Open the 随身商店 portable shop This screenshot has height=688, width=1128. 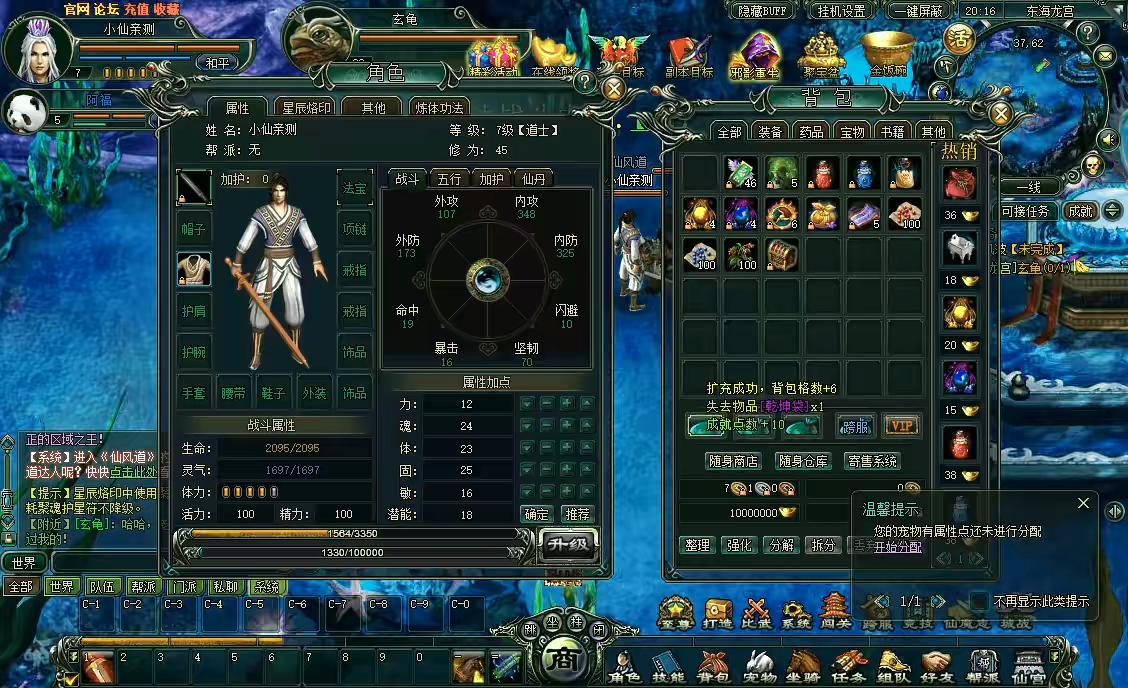(733, 461)
